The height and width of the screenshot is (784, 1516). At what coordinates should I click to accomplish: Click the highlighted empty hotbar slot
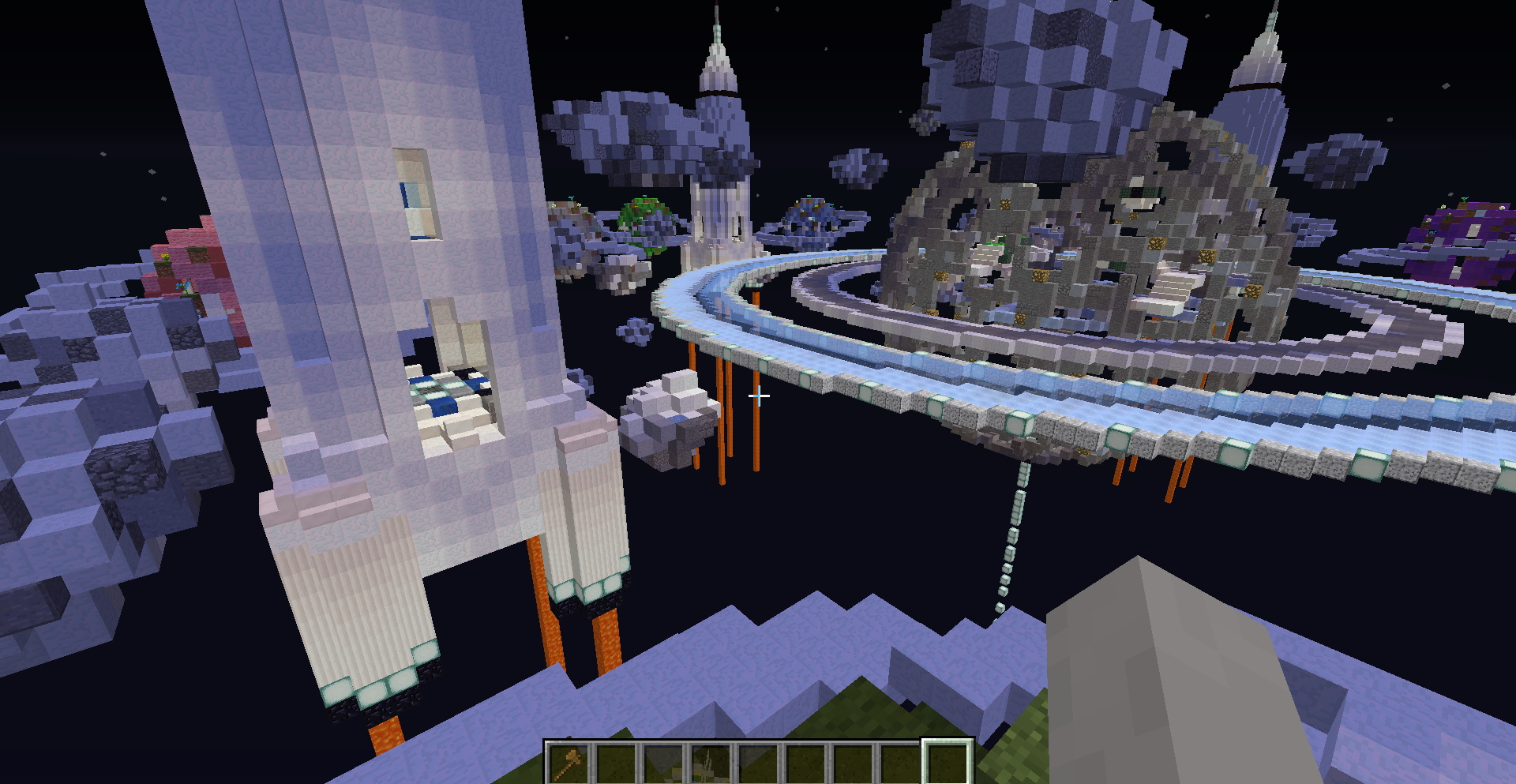[x=947, y=763]
